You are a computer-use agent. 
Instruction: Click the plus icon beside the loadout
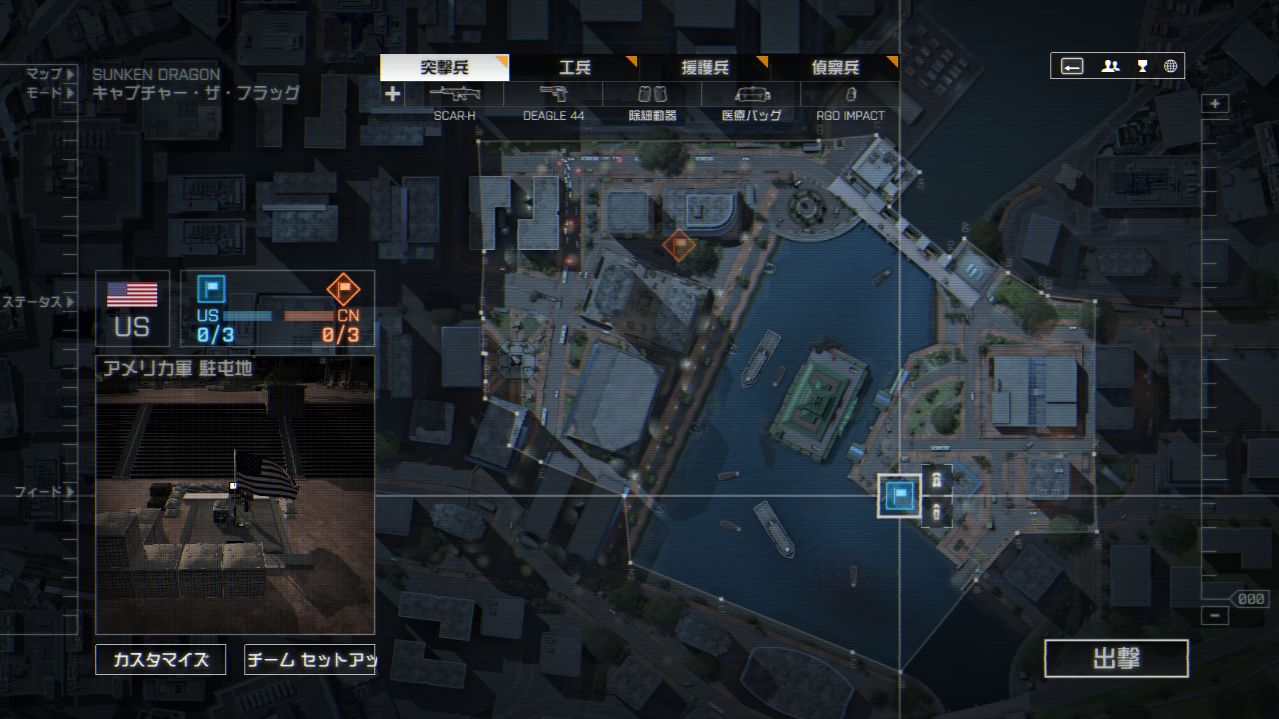tap(393, 94)
